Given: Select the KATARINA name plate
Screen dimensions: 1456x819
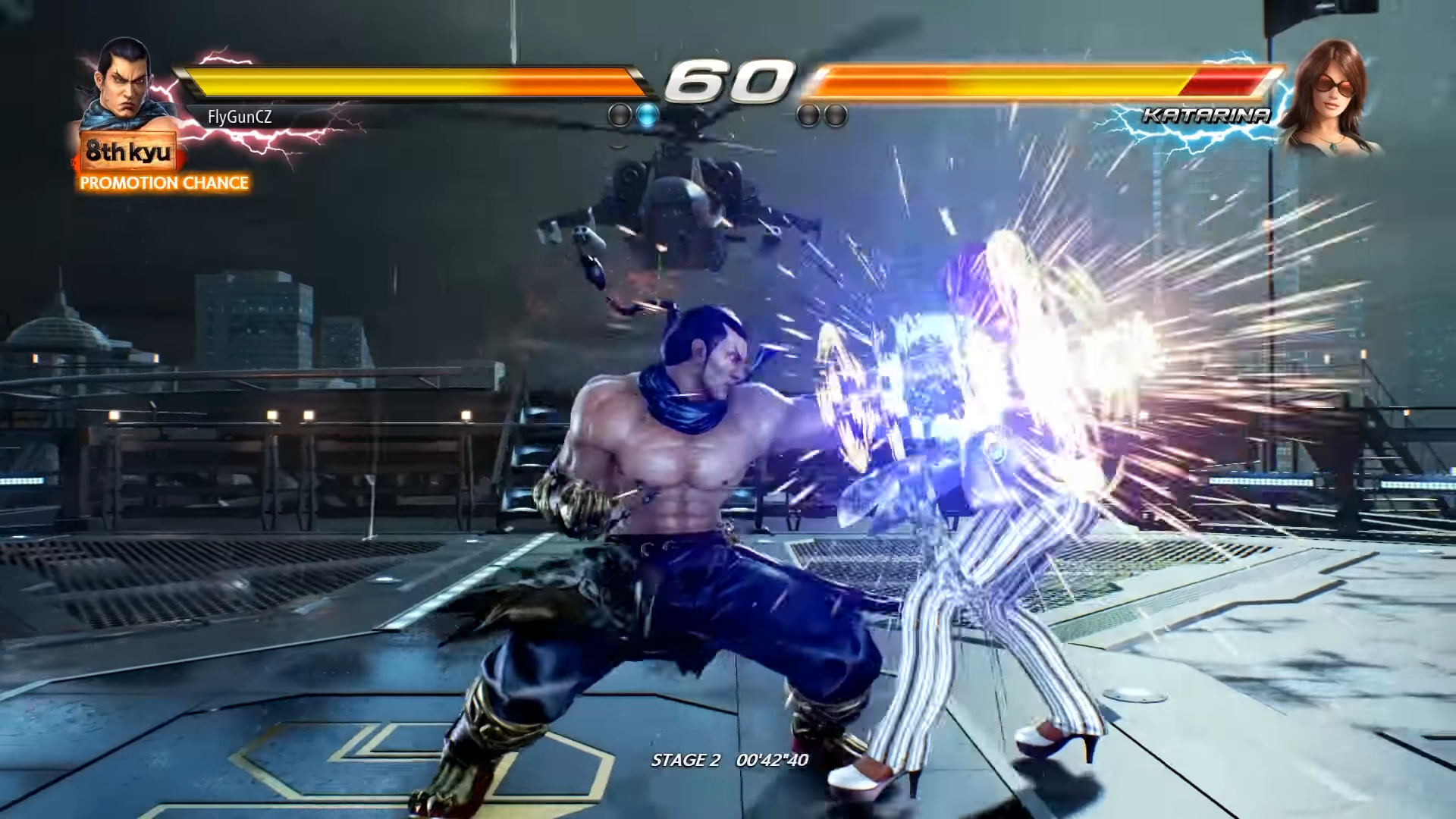Looking at the screenshot, I should tap(1205, 116).
